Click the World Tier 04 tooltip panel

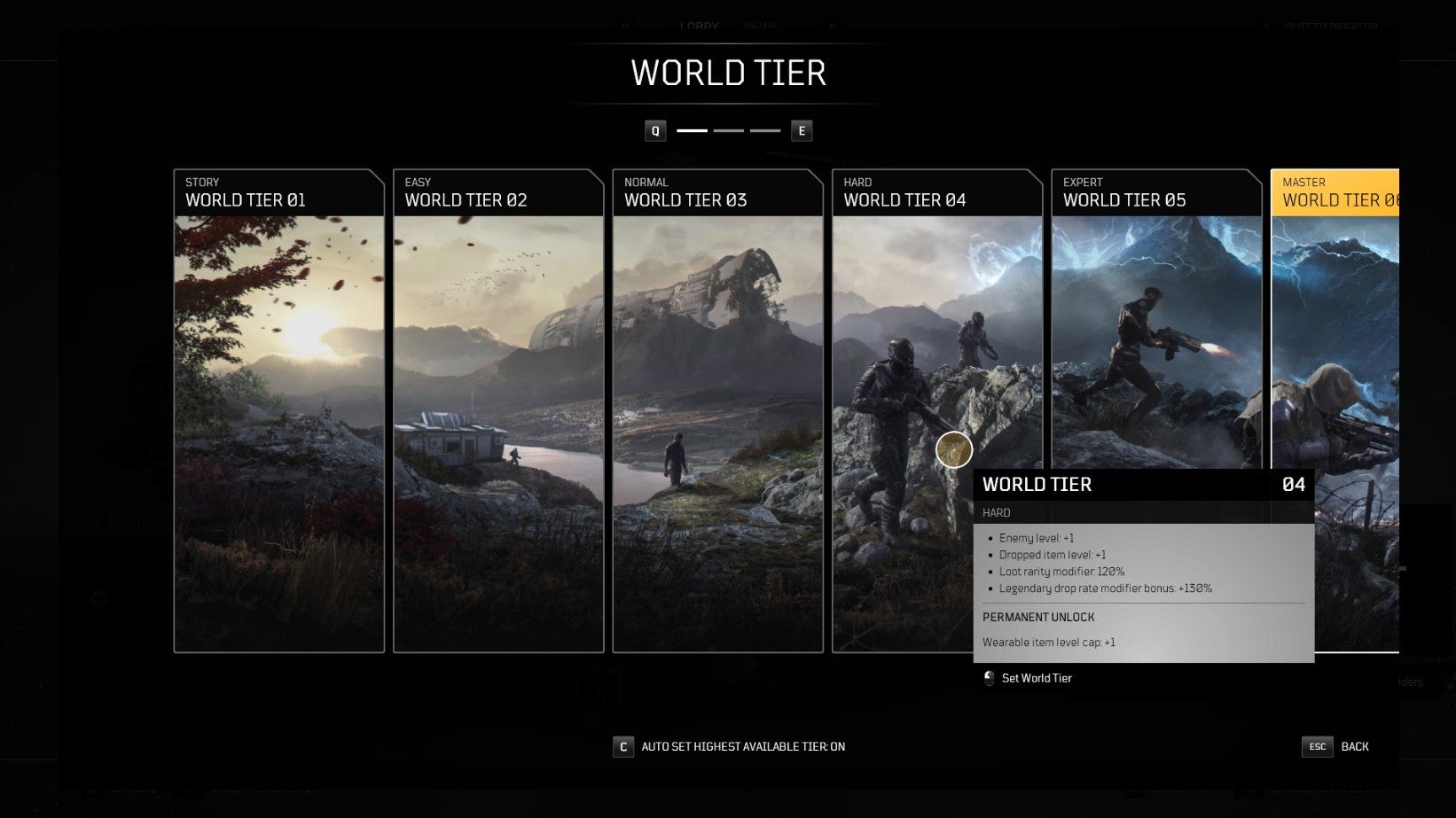(x=1144, y=567)
